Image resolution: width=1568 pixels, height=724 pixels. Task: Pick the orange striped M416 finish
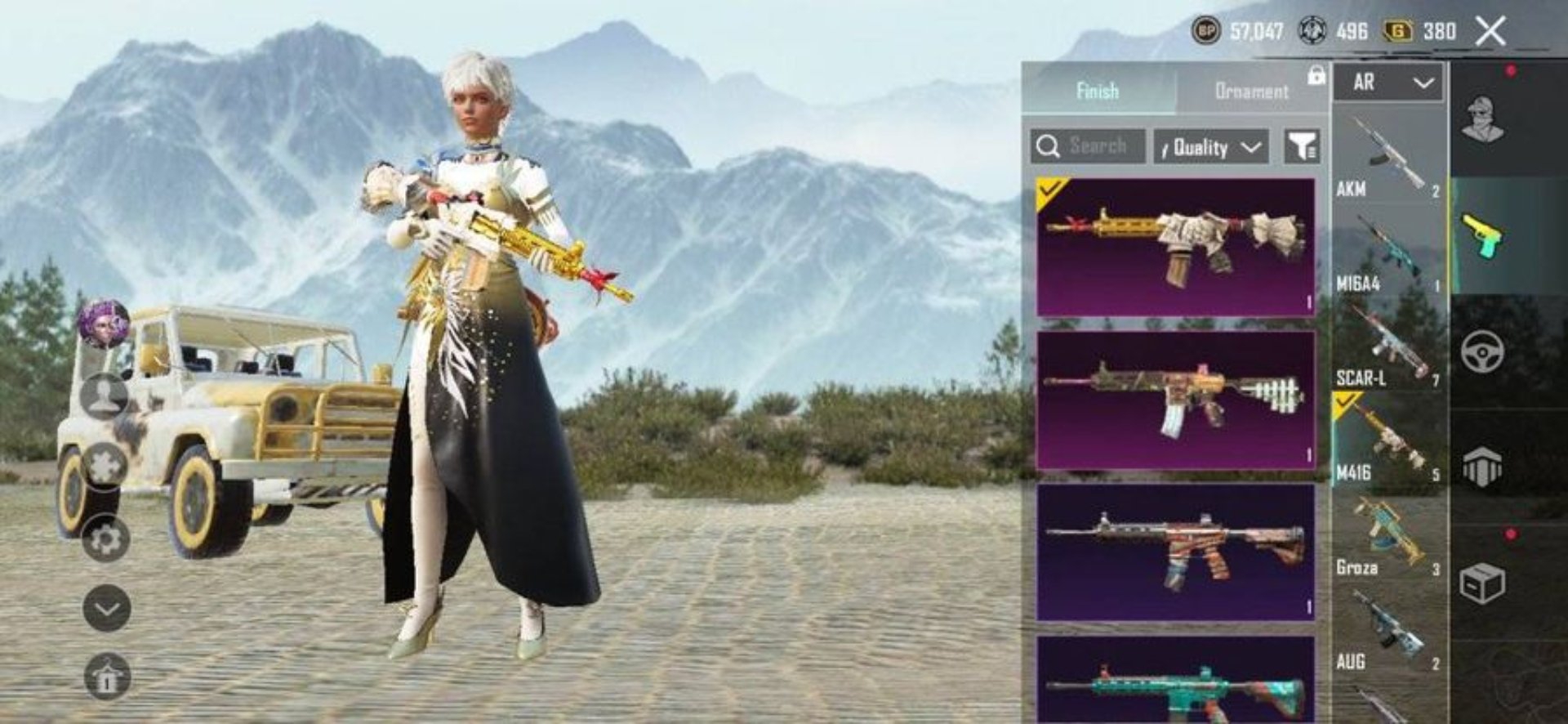[1175, 552]
